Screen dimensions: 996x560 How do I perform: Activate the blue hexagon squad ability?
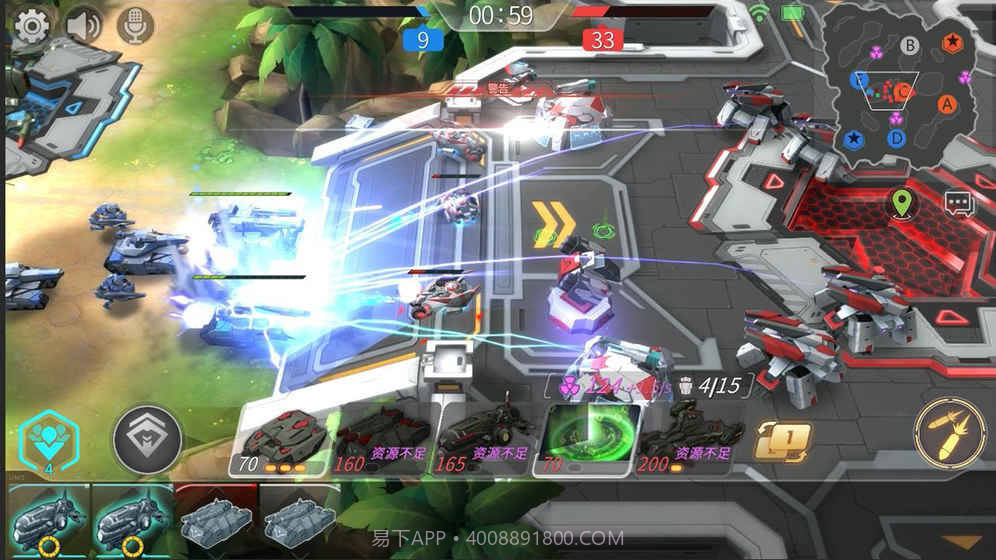click(47, 440)
